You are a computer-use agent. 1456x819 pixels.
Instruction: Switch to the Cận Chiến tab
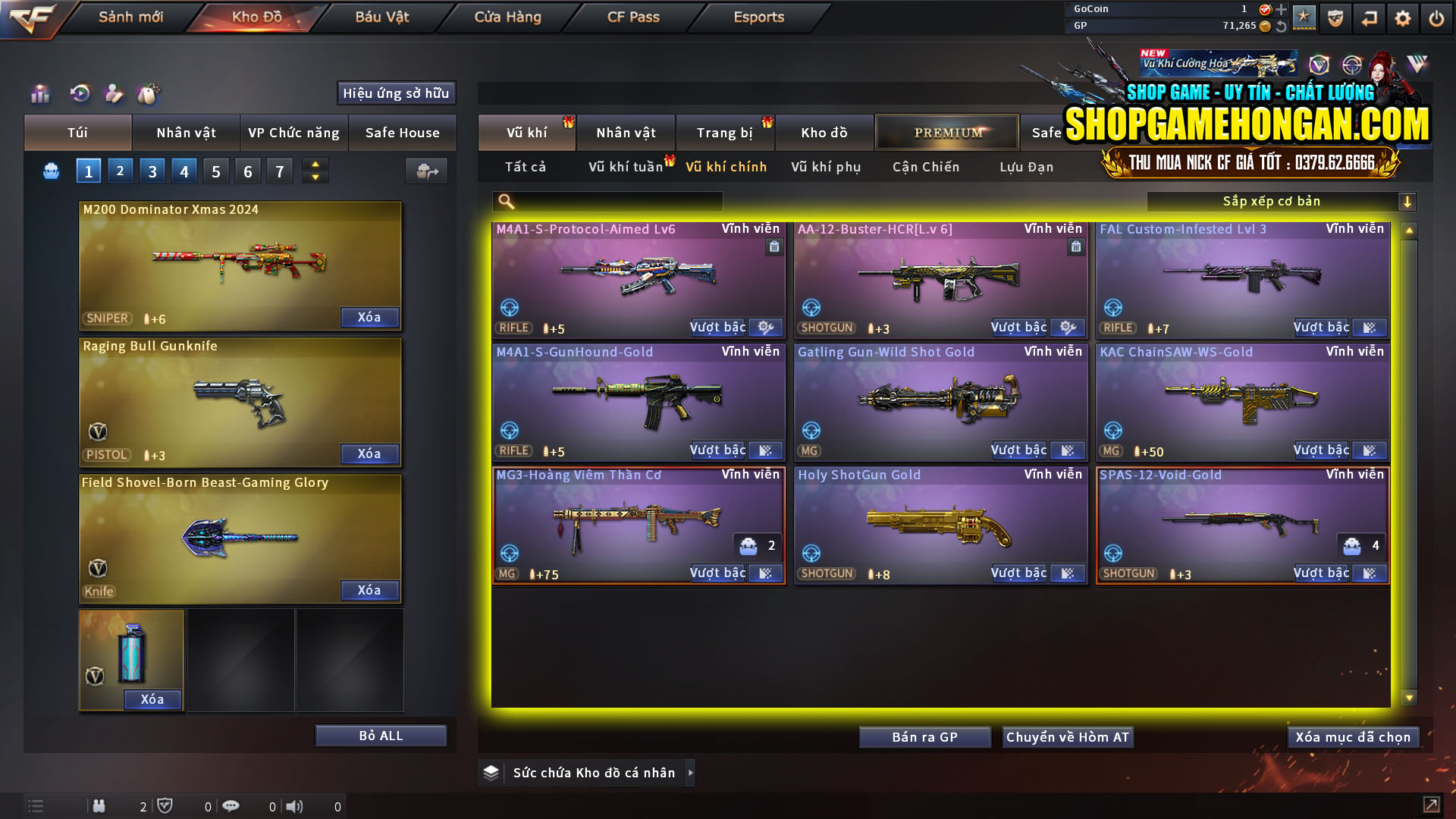925,167
